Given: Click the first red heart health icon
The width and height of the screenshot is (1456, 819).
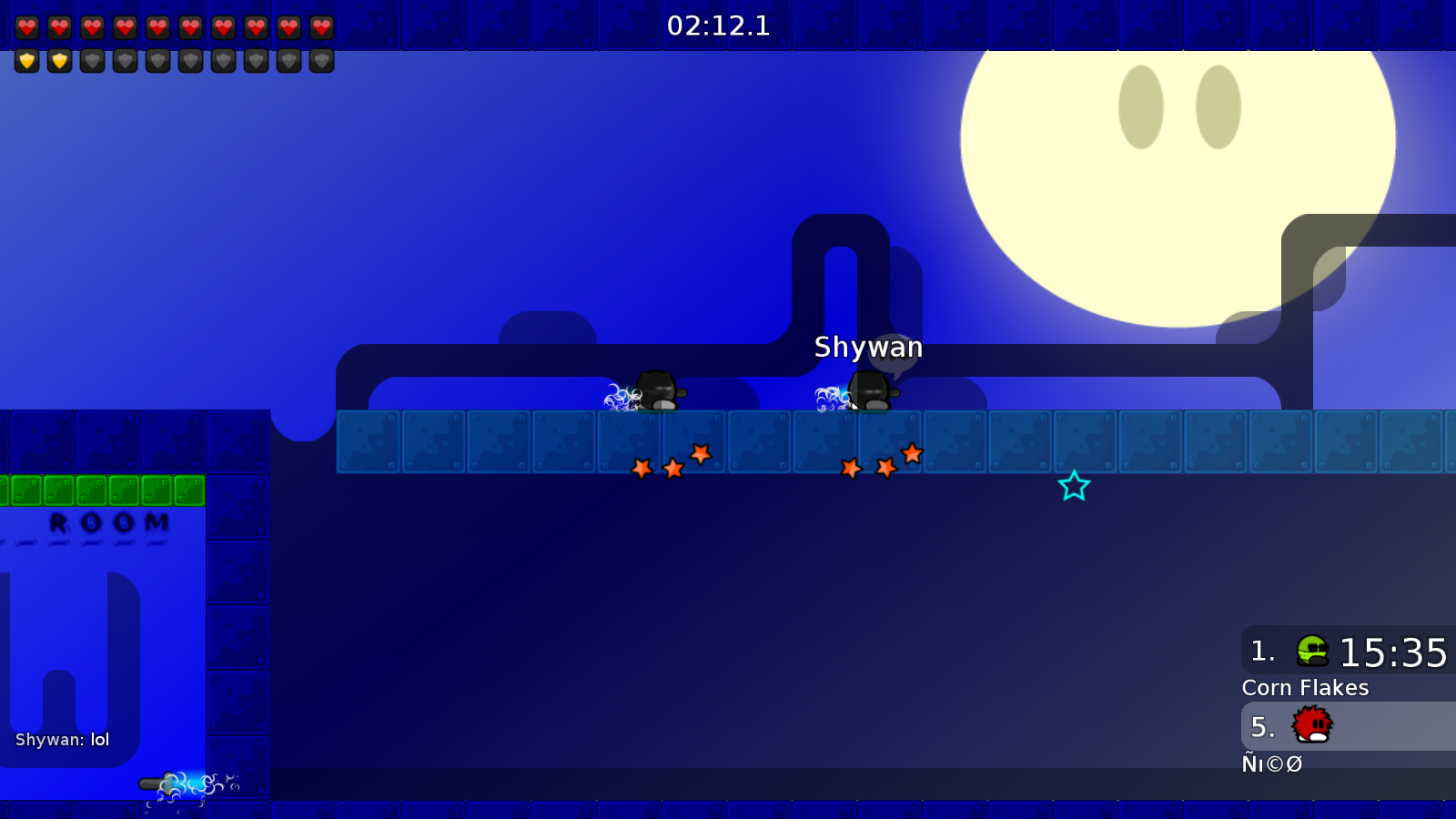Looking at the screenshot, I should point(27,26).
